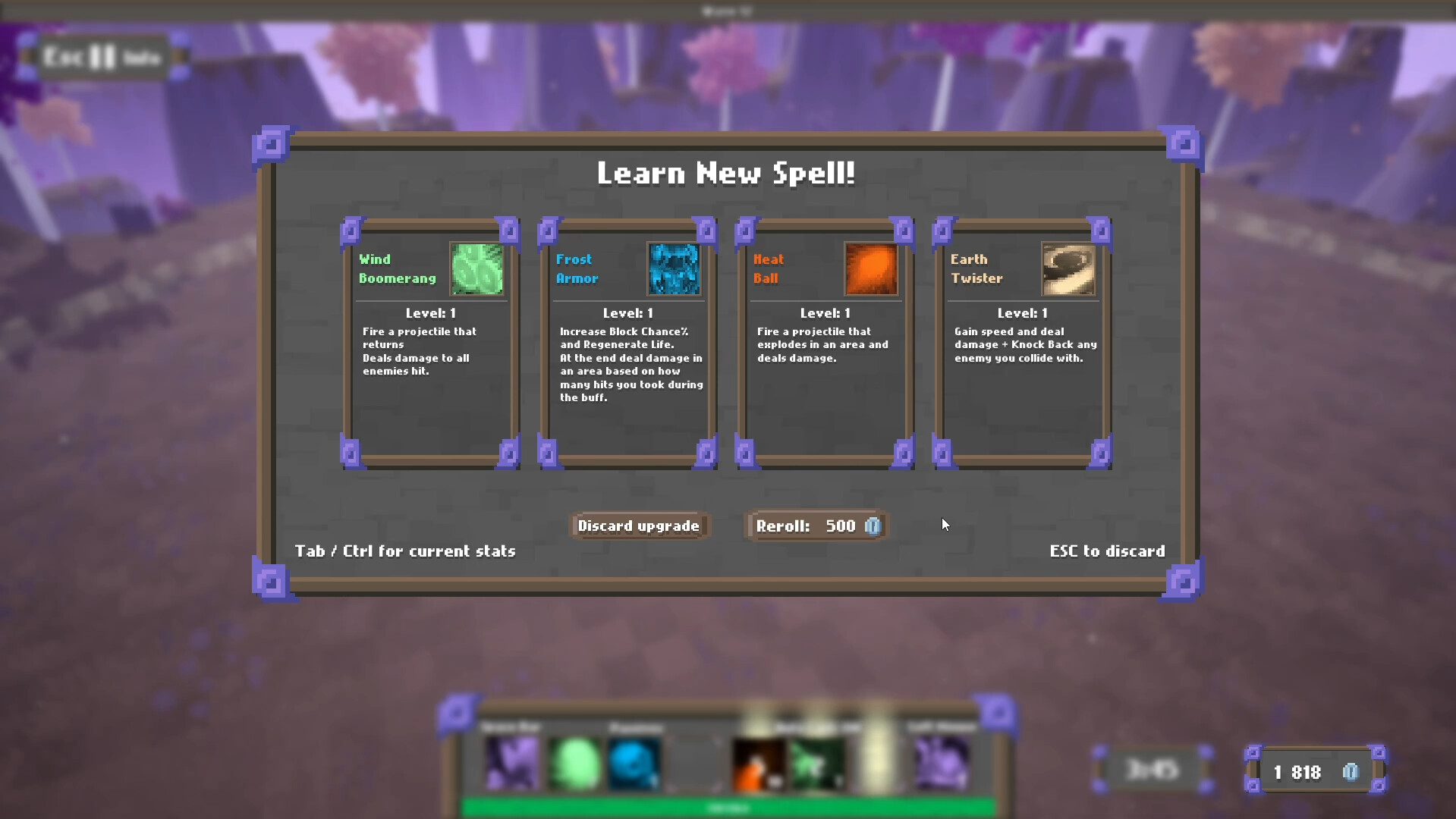Click the green progress bar below the hotbar
Image resolution: width=1456 pixels, height=819 pixels.
click(x=727, y=808)
